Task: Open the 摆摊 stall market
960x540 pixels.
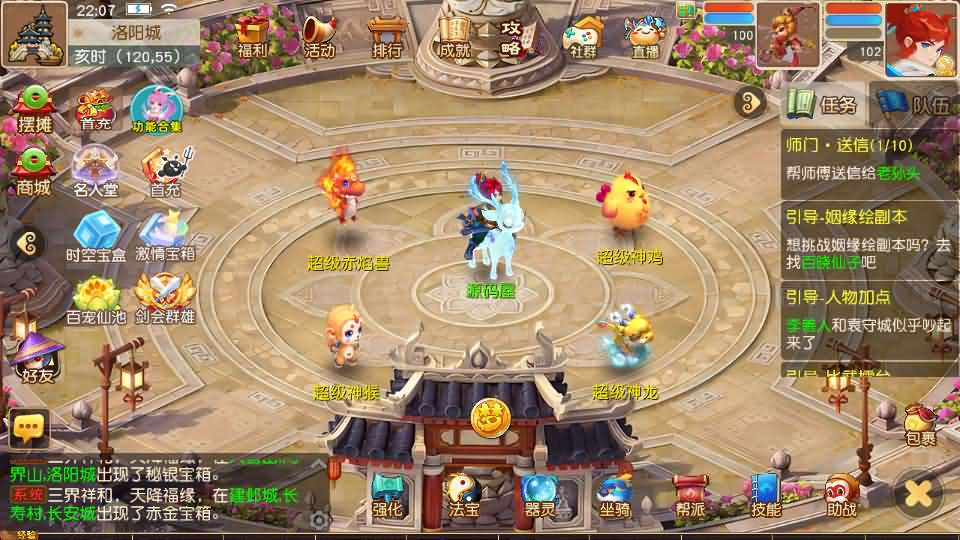Action: [x=34, y=109]
